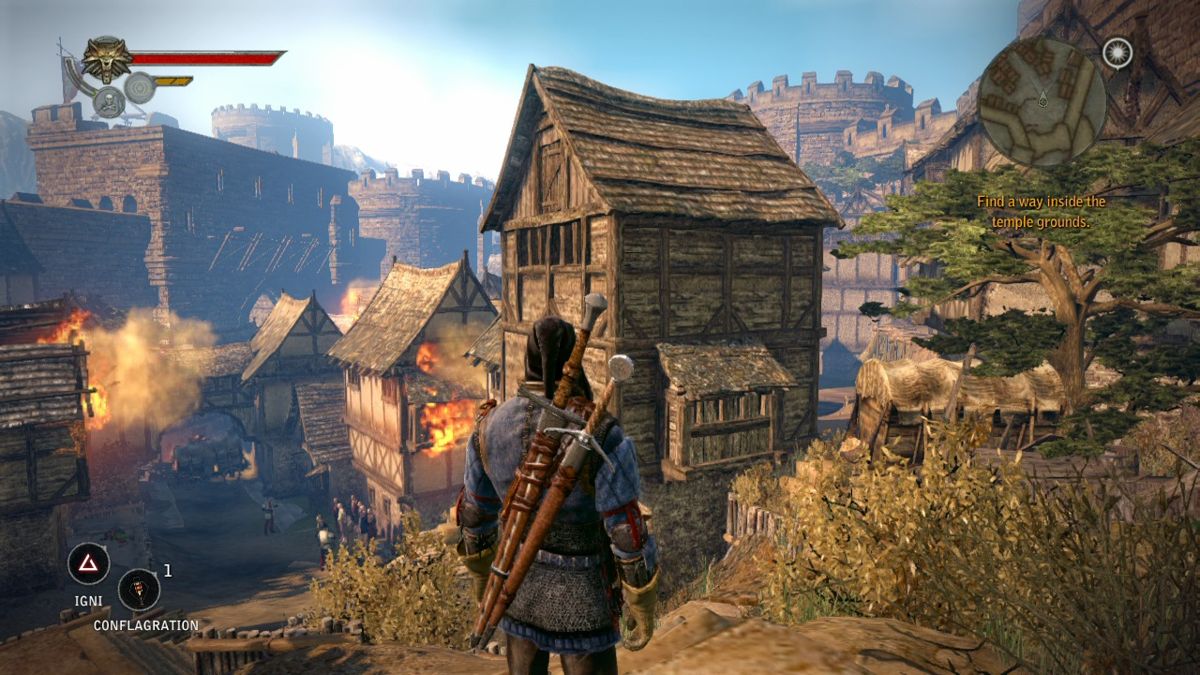Click the round concentric-ring icon beside the yellow bar

tap(140, 88)
